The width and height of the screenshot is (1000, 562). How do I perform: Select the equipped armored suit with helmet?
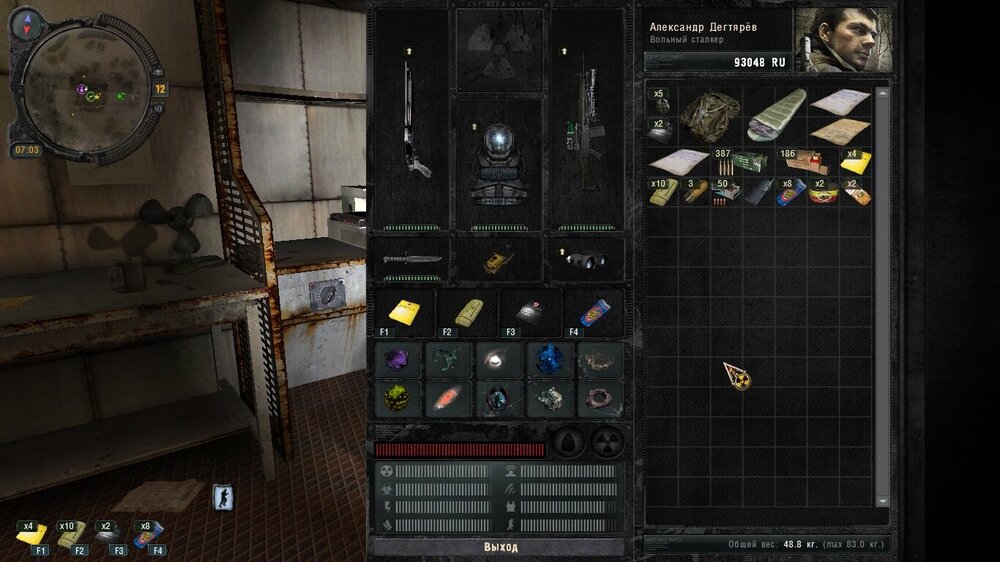click(x=499, y=163)
